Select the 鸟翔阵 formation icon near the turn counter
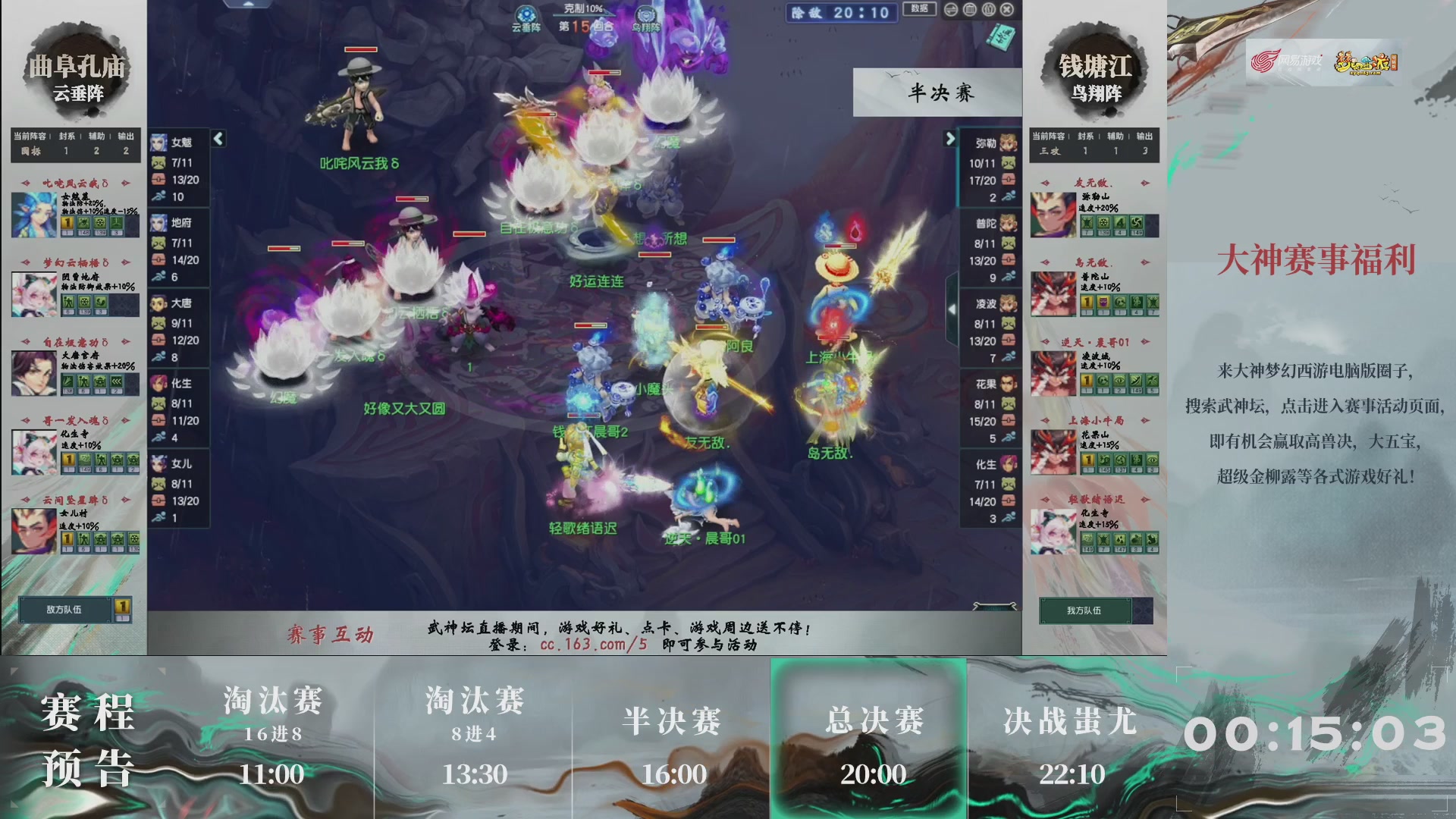1456x819 pixels. 645,13
